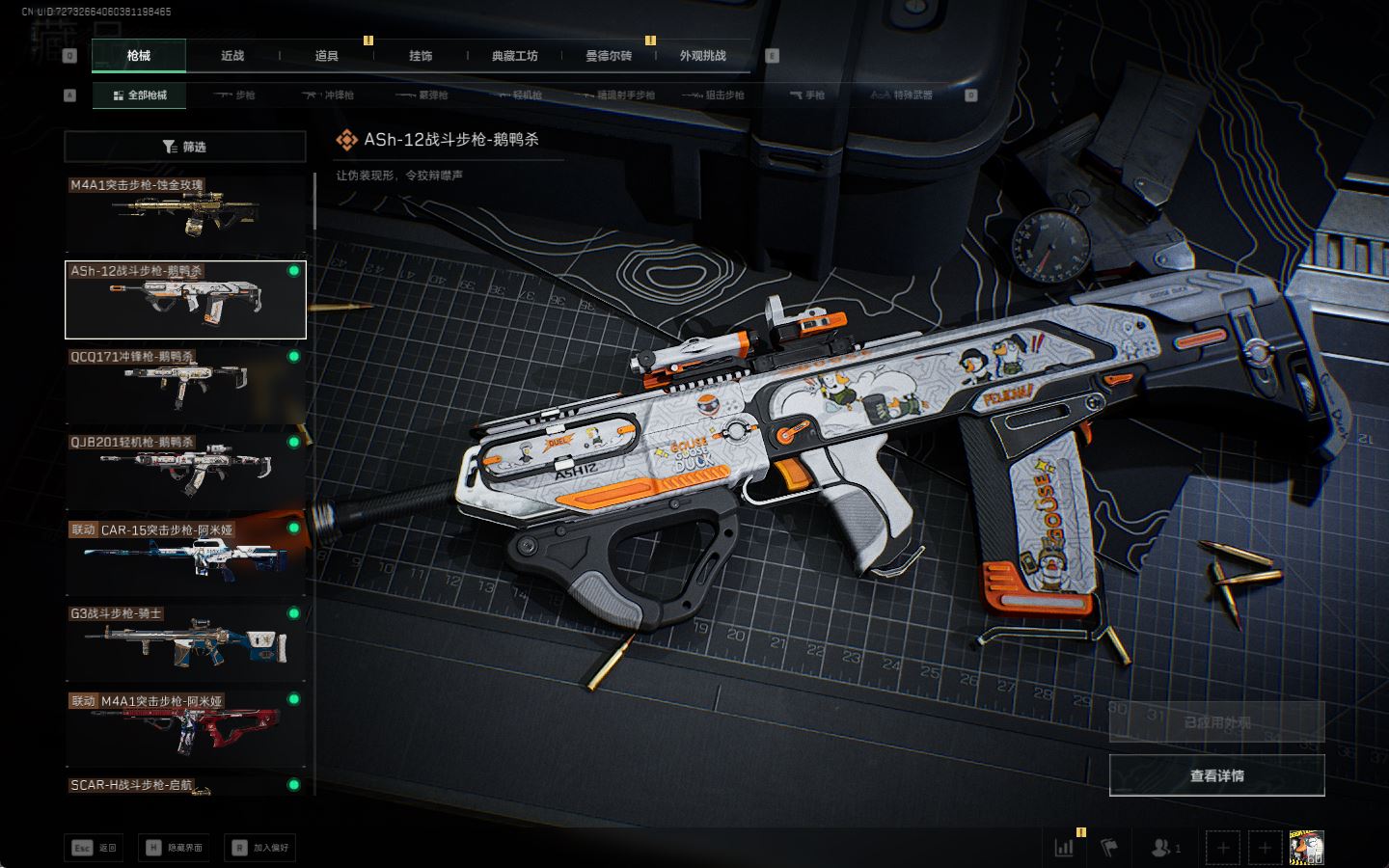The height and width of the screenshot is (868, 1389).
Task: Choose the QCQ171冲锋枪-鹅鸭杀 skin
Action: tap(185, 386)
